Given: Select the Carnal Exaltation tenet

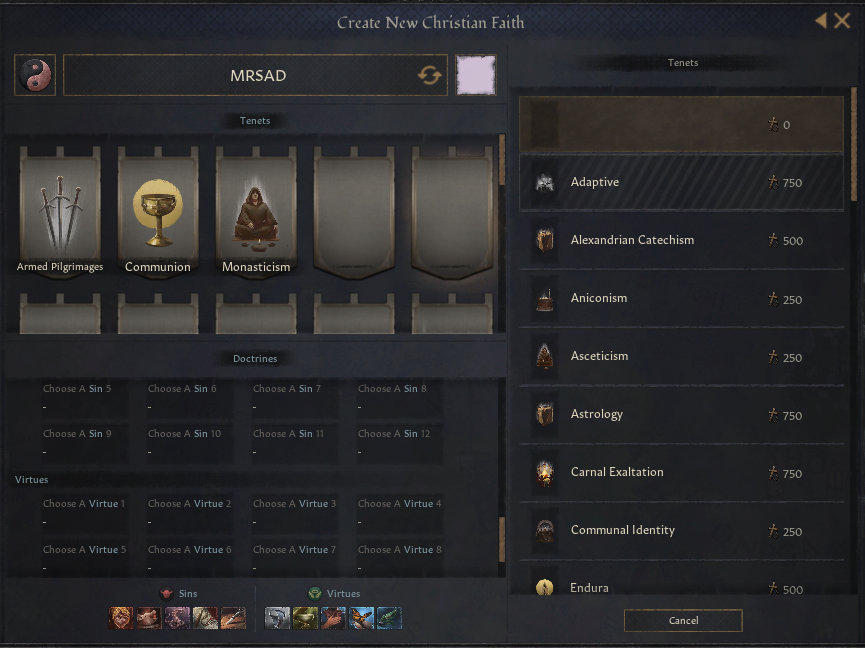Looking at the screenshot, I should pyautogui.click(x=681, y=472).
